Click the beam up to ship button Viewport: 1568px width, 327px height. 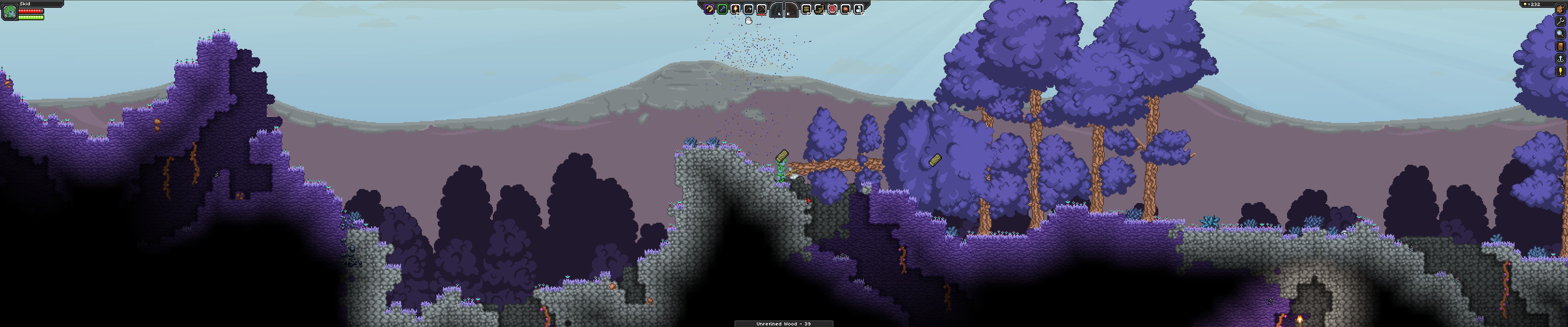click(1560, 59)
